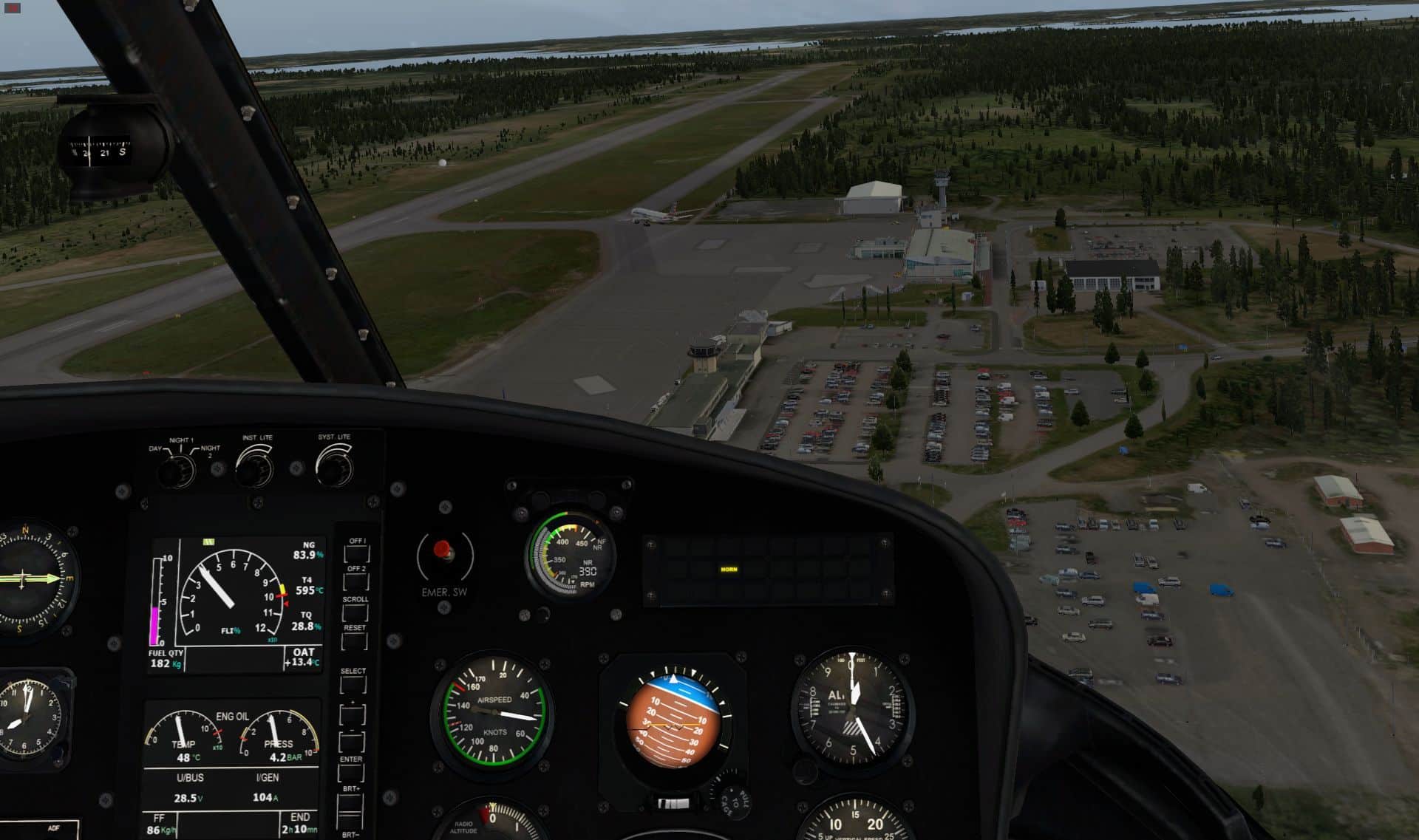Image resolution: width=1419 pixels, height=840 pixels.
Task: Adjust the INST LITE knob
Action: (x=255, y=466)
